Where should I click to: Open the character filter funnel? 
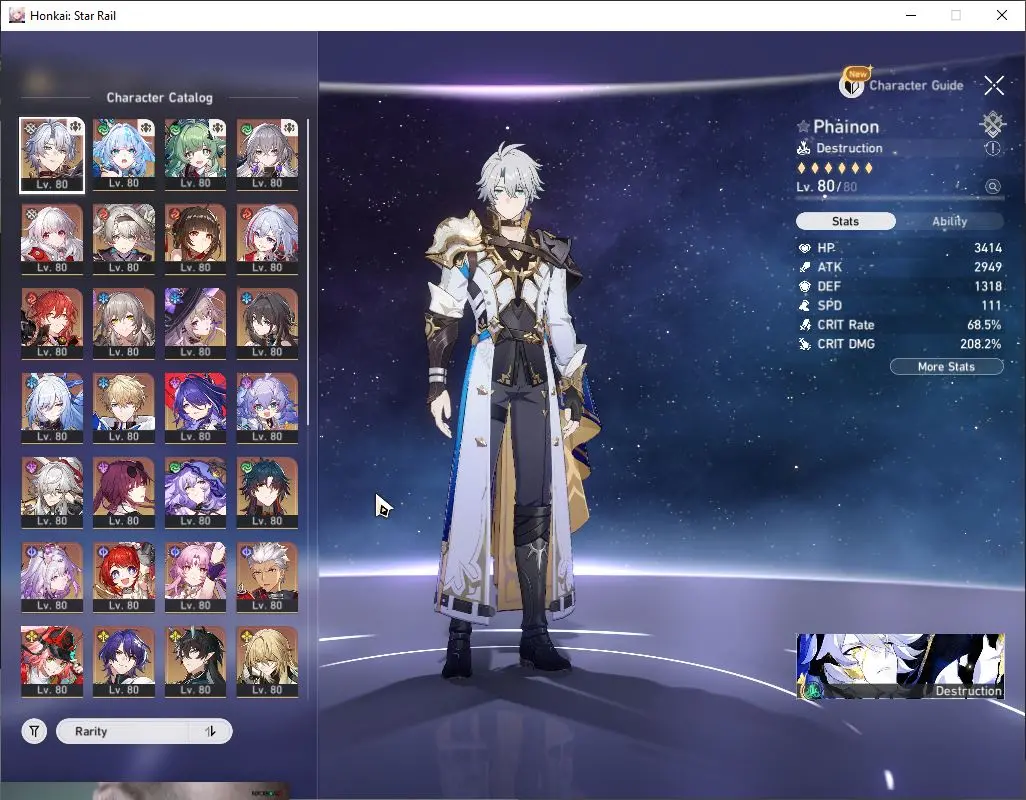(x=35, y=731)
